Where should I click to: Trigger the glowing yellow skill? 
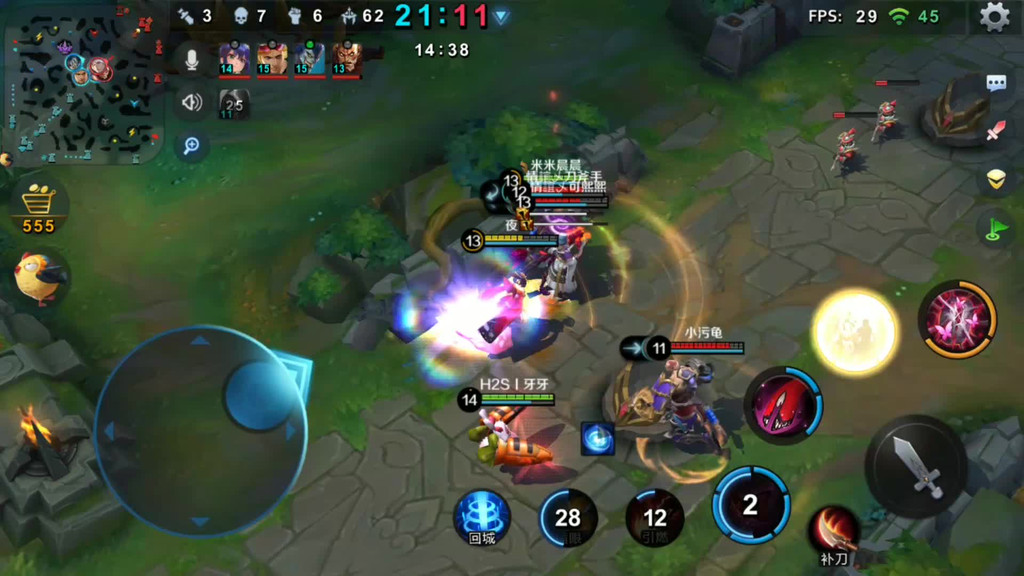coord(853,331)
